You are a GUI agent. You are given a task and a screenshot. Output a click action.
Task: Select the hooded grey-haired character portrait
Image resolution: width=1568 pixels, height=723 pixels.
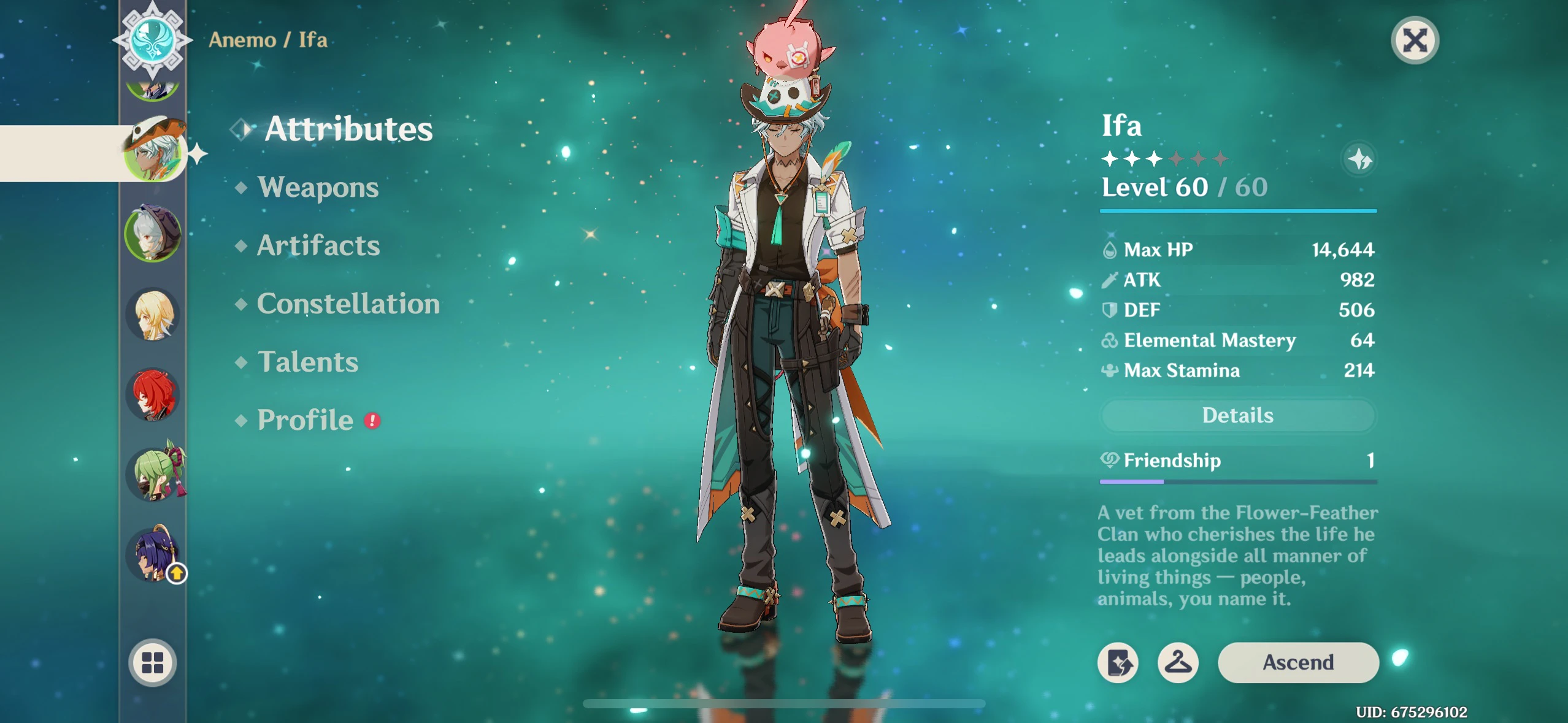153,234
